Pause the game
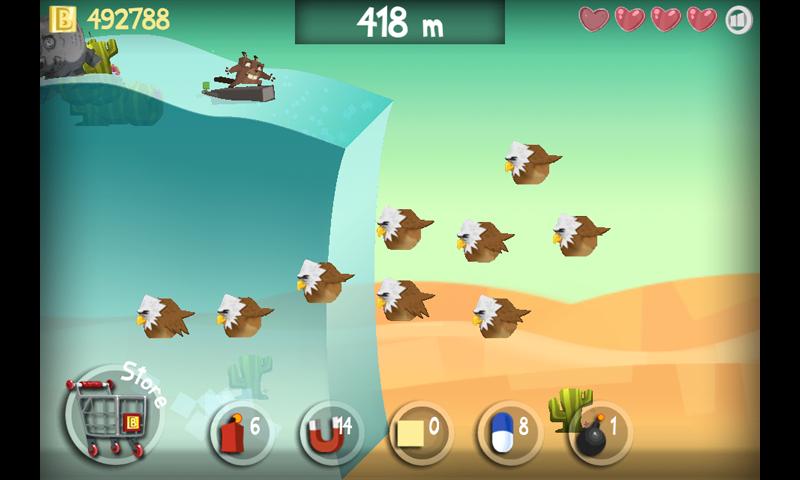This screenshot has width=800, height=480. click(739, 19)
